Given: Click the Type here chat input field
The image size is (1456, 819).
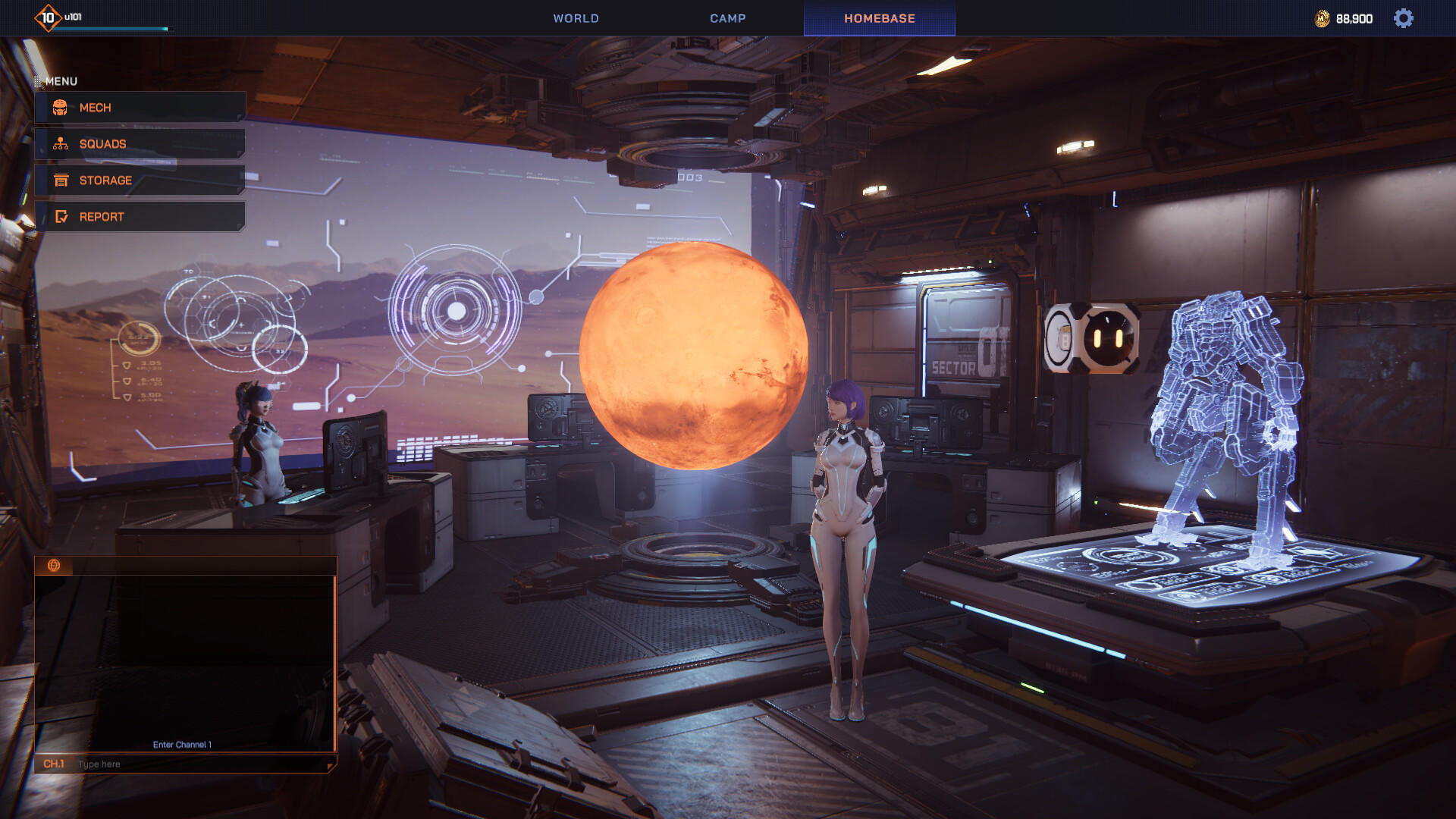Looking at the screenshot, I should (152, 764).
